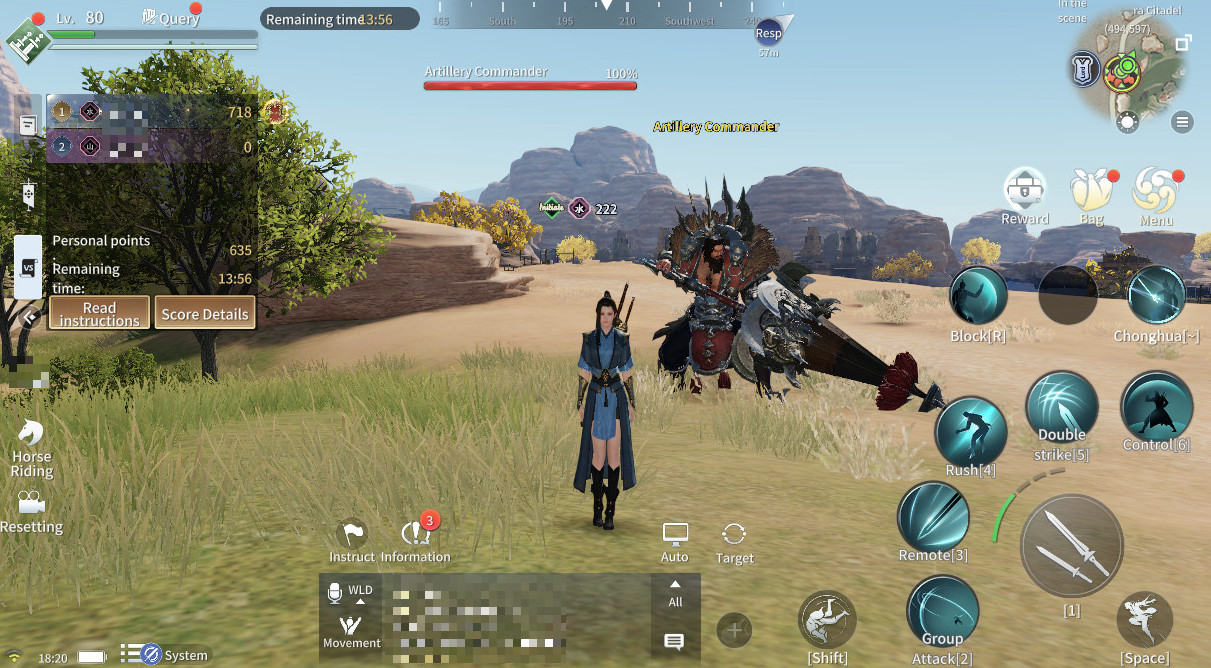Open the Query button
Image resolution: width=1211 pixels, height=668 pixels.
click(x=170, y=17)
